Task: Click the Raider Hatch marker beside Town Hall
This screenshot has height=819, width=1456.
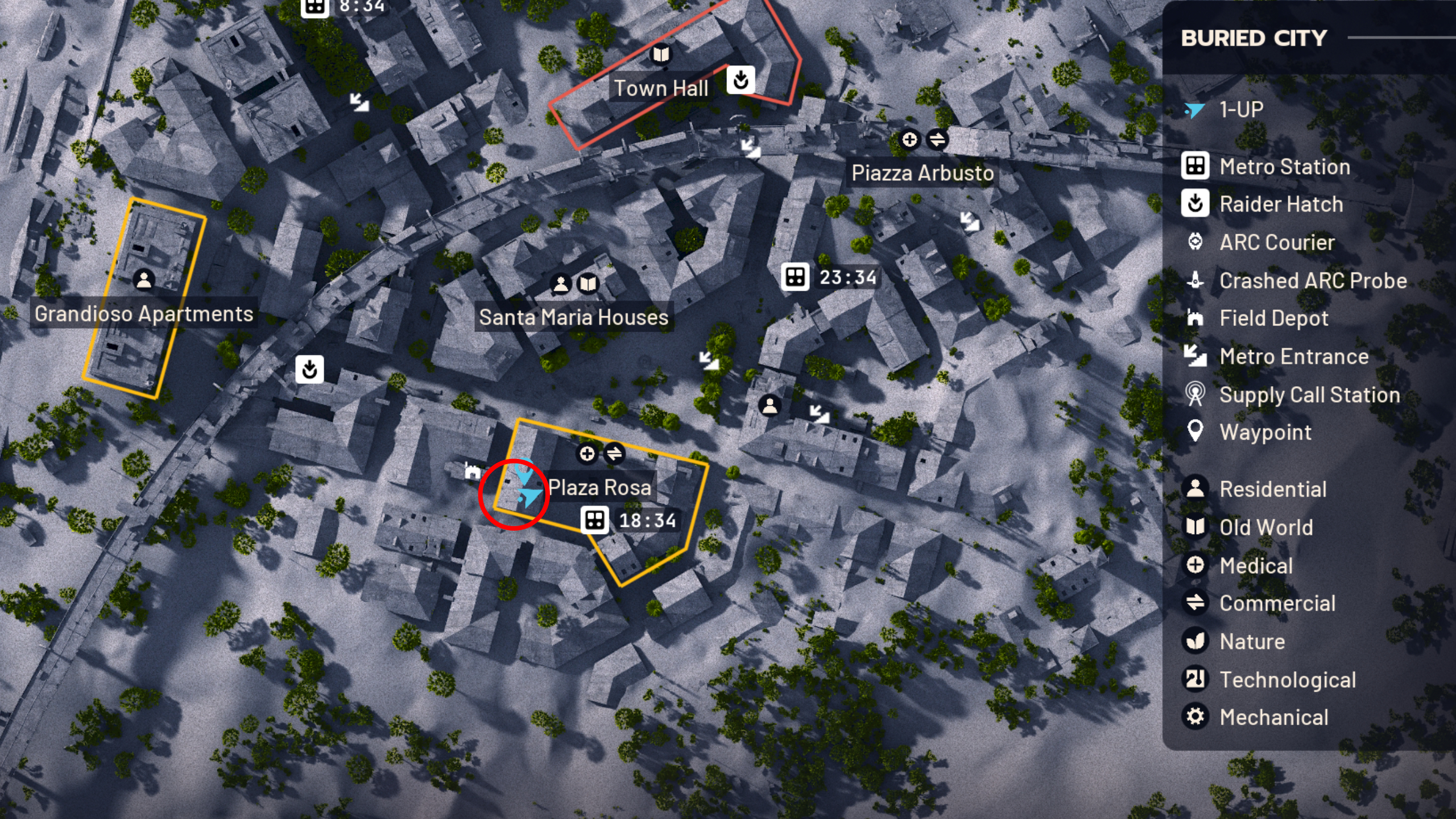Action: (742, 81)
